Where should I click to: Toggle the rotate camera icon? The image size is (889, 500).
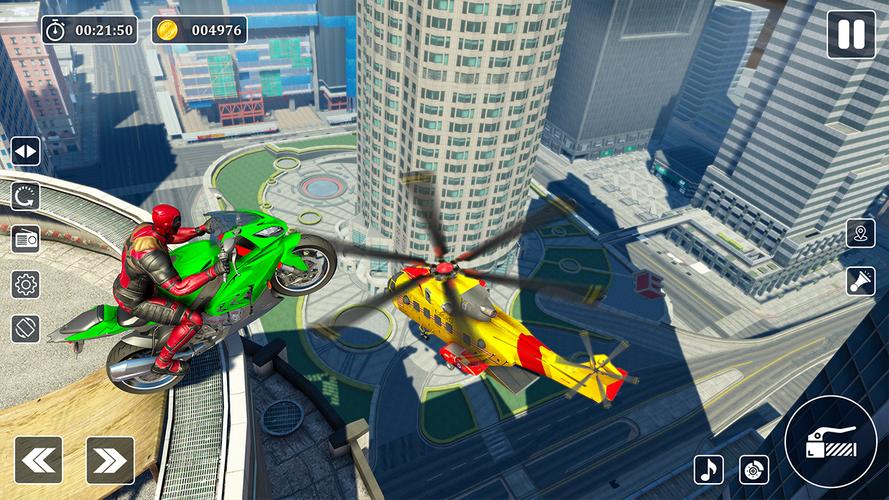pyautogui.click(x=26, y=328)
